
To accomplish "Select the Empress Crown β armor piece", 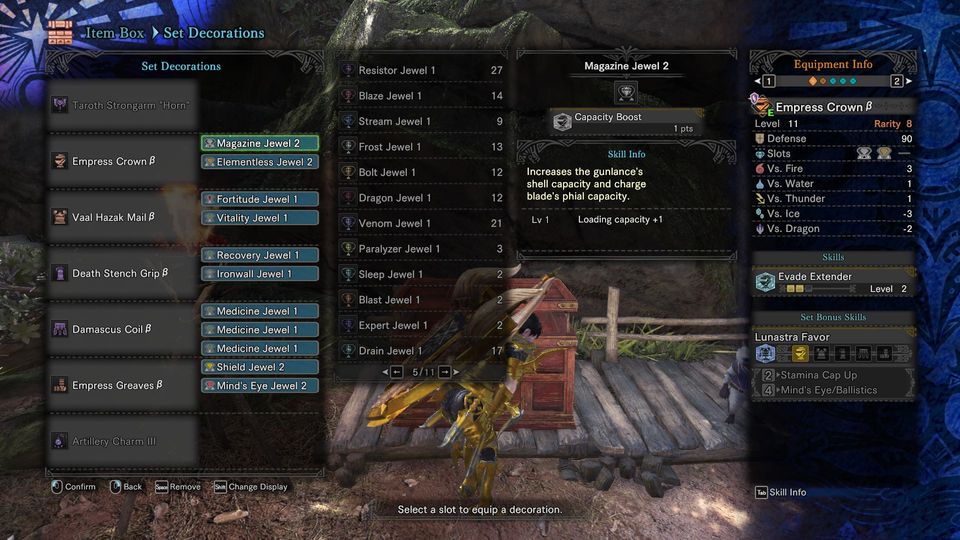I will click(120, 162).
